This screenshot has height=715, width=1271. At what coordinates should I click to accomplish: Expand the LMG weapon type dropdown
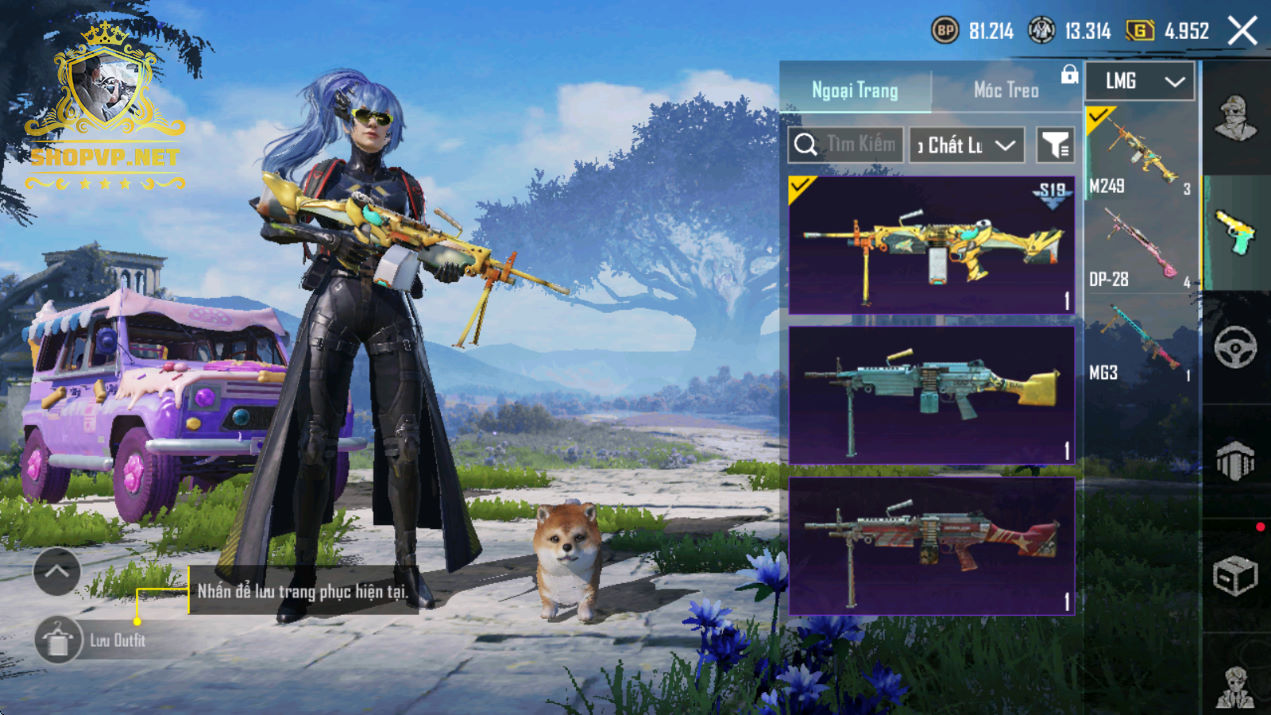coord(1139,82)
